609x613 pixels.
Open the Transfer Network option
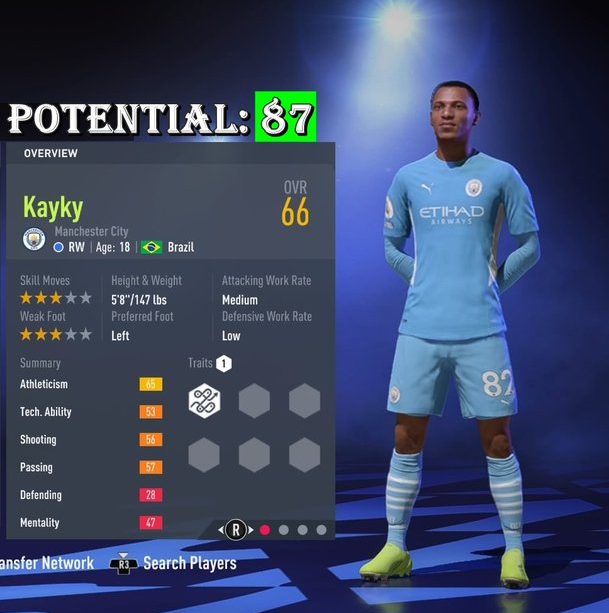click(x=46, y=563)
